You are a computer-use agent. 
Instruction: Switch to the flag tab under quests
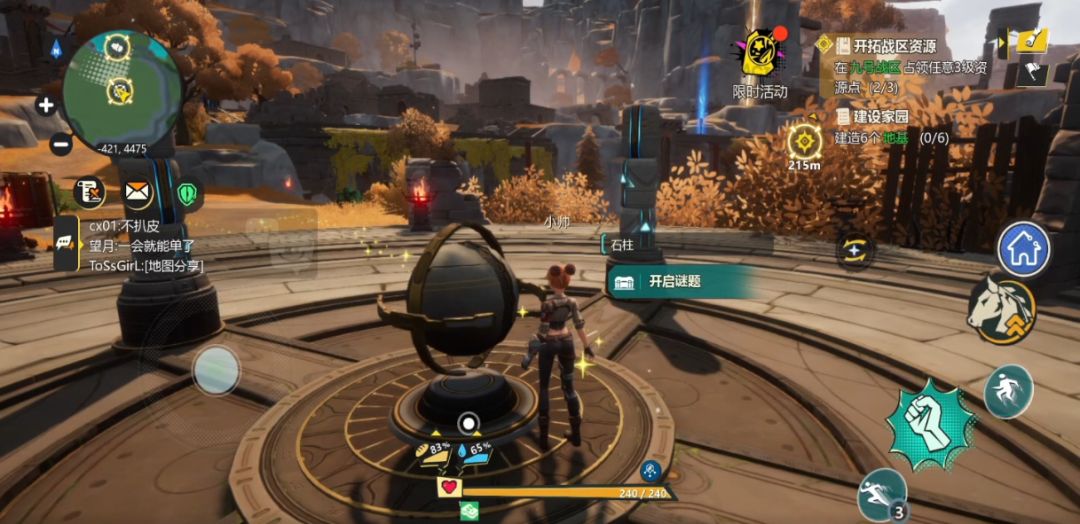[1032, 73]
